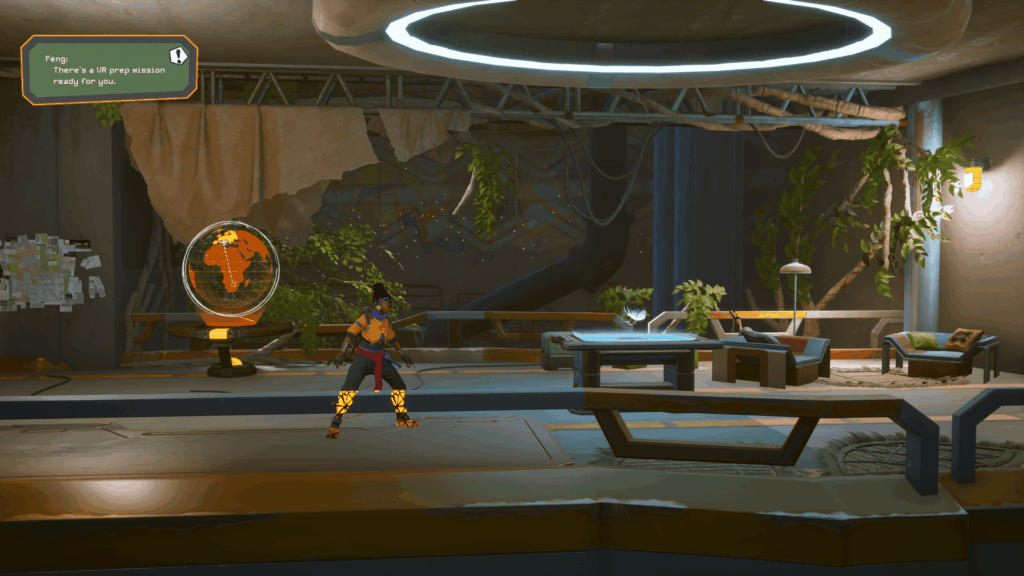The height and width of the screenshot is (576, 1024).
Task: Click the exclamation mark alert icon
Action: pos(178,56)
